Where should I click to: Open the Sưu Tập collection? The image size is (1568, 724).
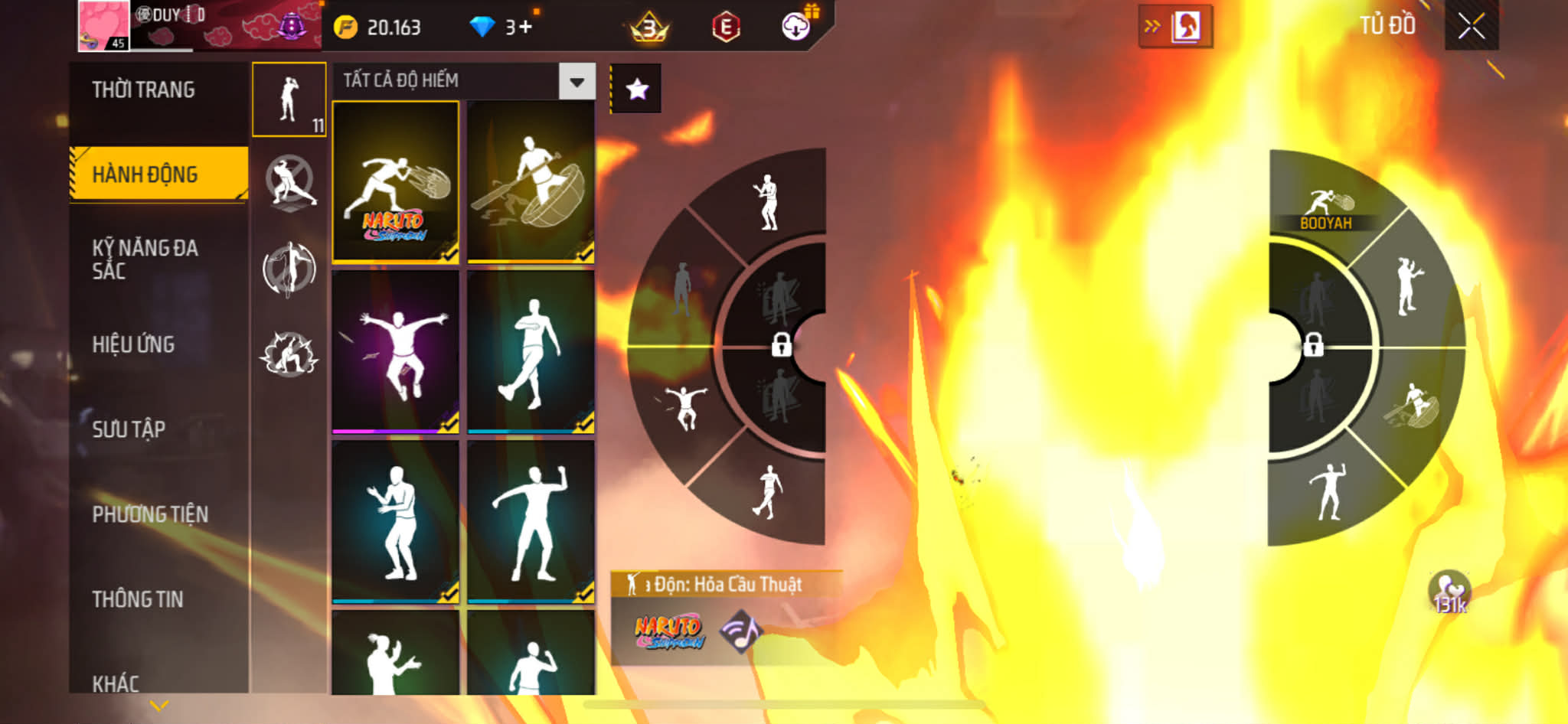coord(129,429)
